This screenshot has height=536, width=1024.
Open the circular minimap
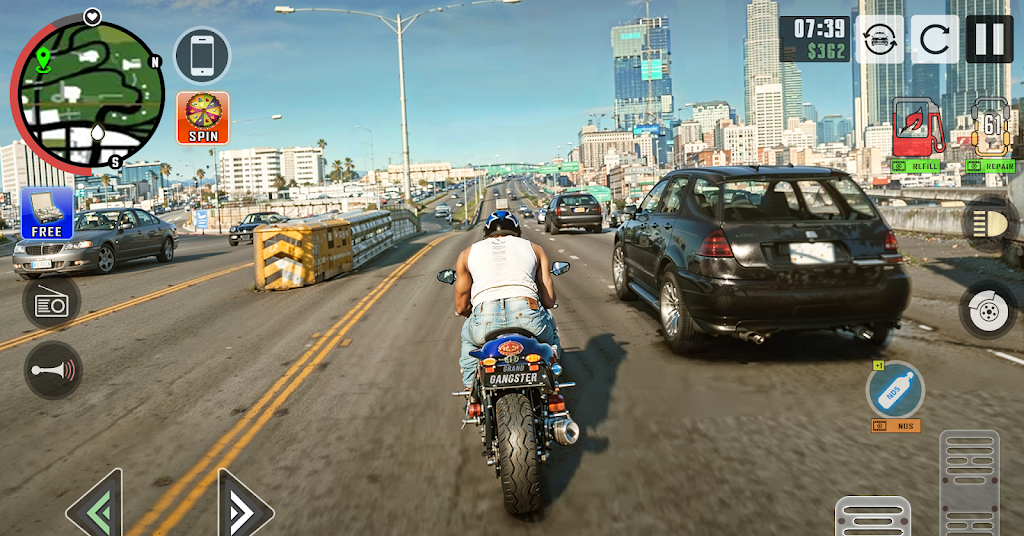click(x=90, y=94)
